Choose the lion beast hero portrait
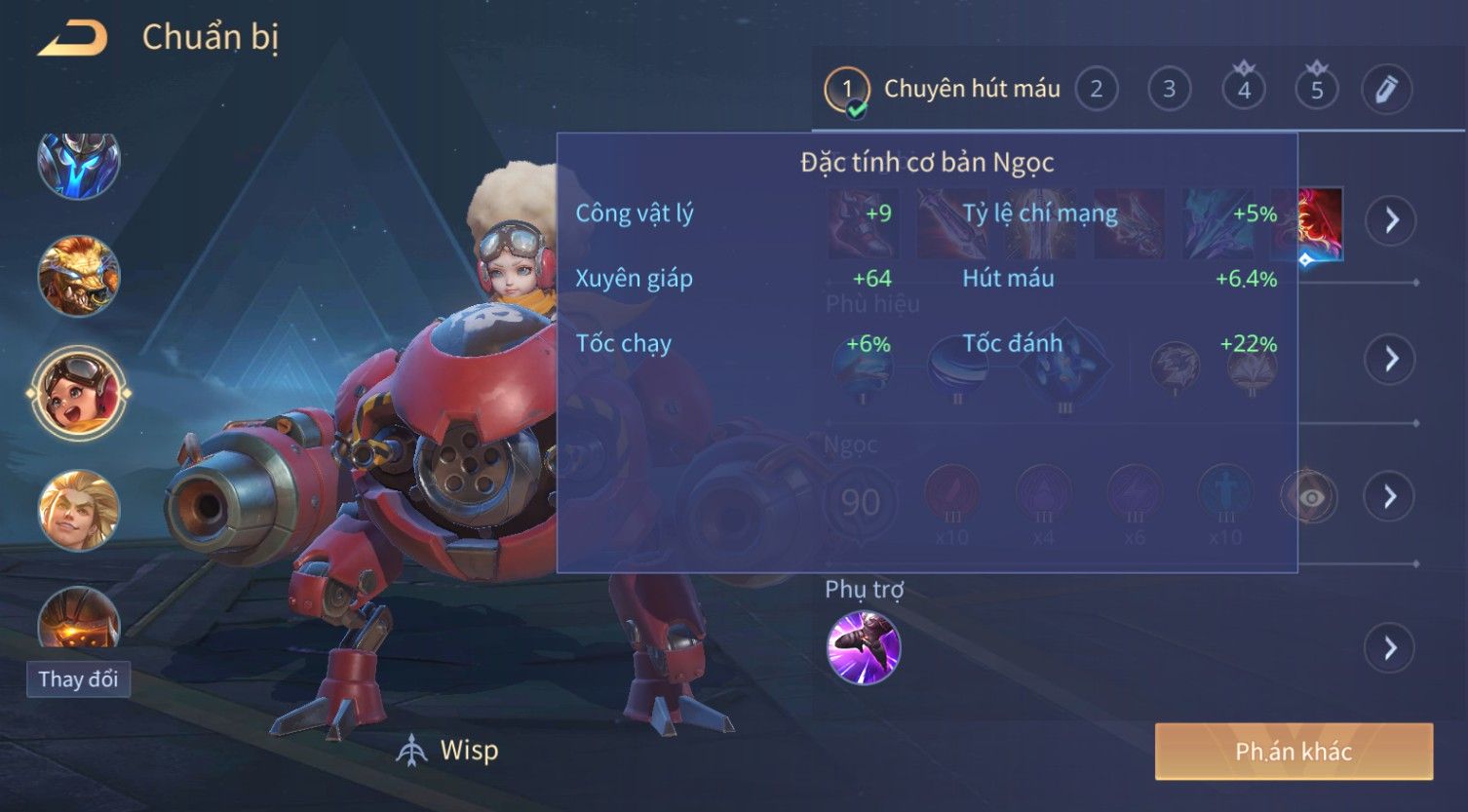 click(78, 277)
